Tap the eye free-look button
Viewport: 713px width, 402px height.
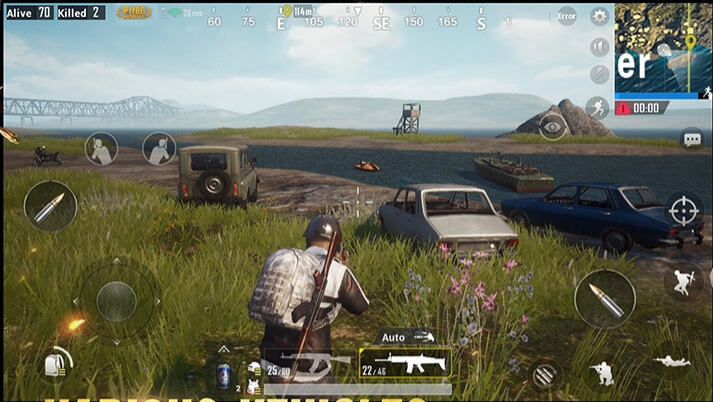tap(551, 126)
